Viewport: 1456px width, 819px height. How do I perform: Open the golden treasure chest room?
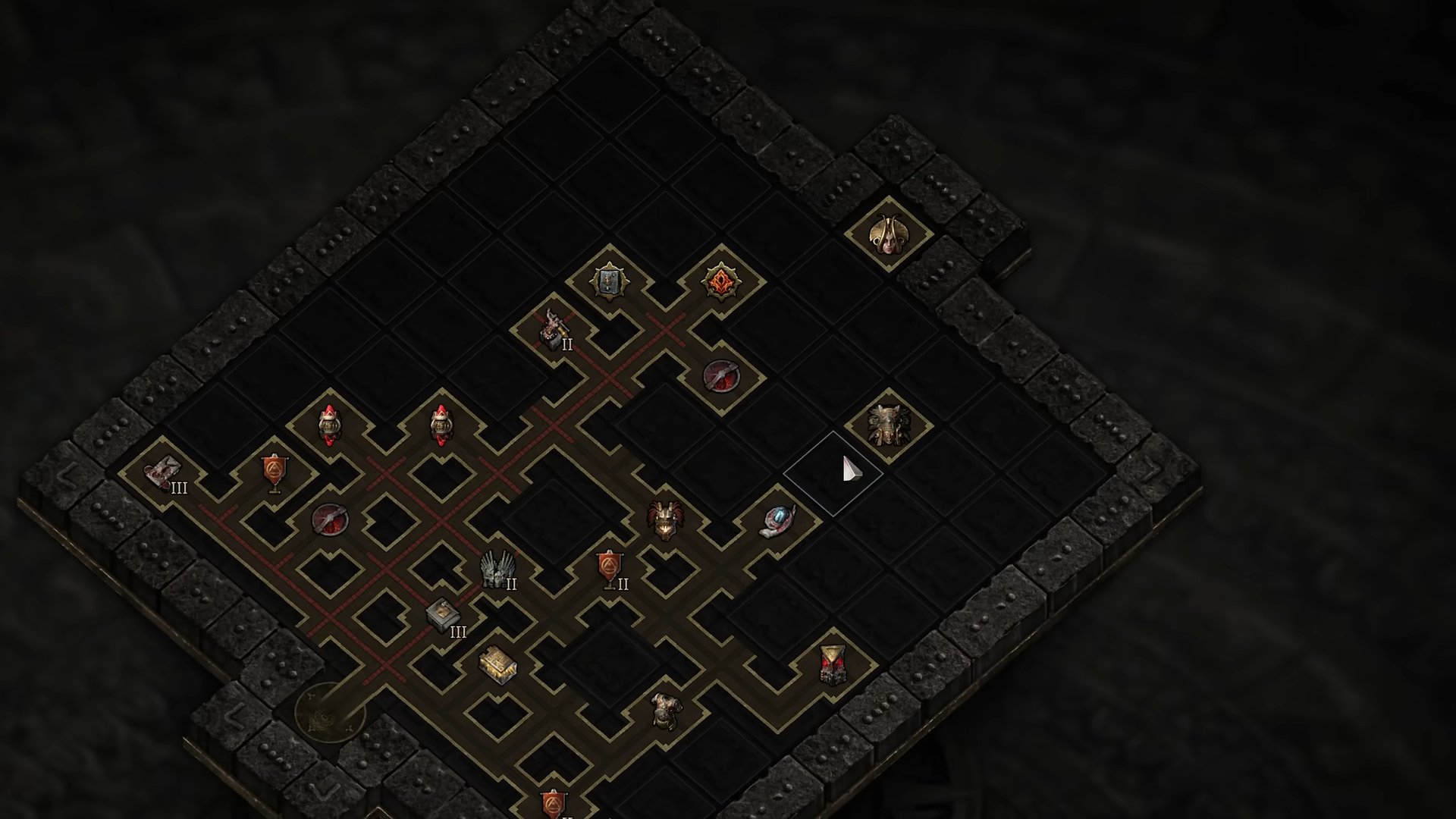pyautogui.click(x=497, y=665)
